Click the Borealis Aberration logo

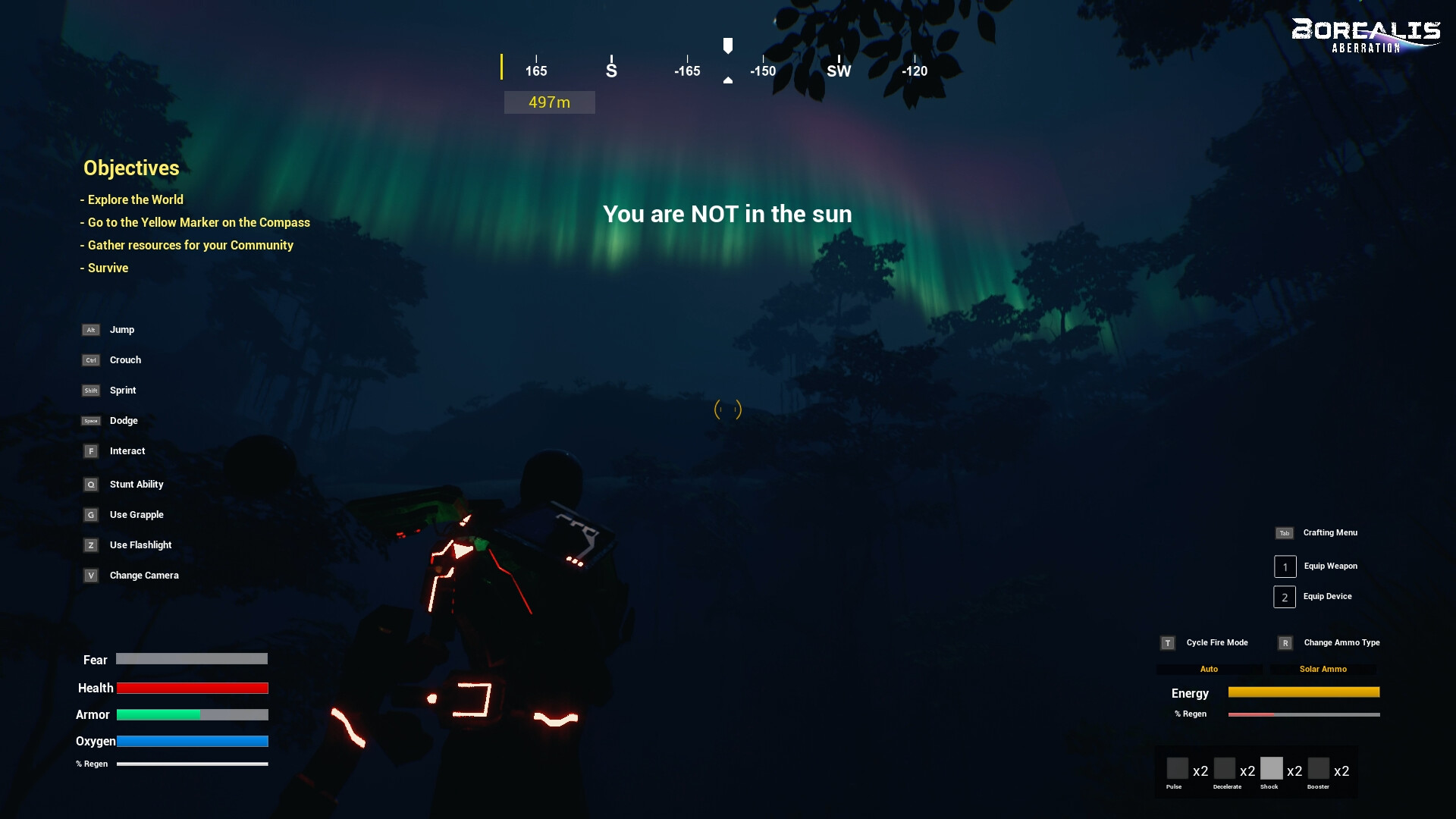1366,34
